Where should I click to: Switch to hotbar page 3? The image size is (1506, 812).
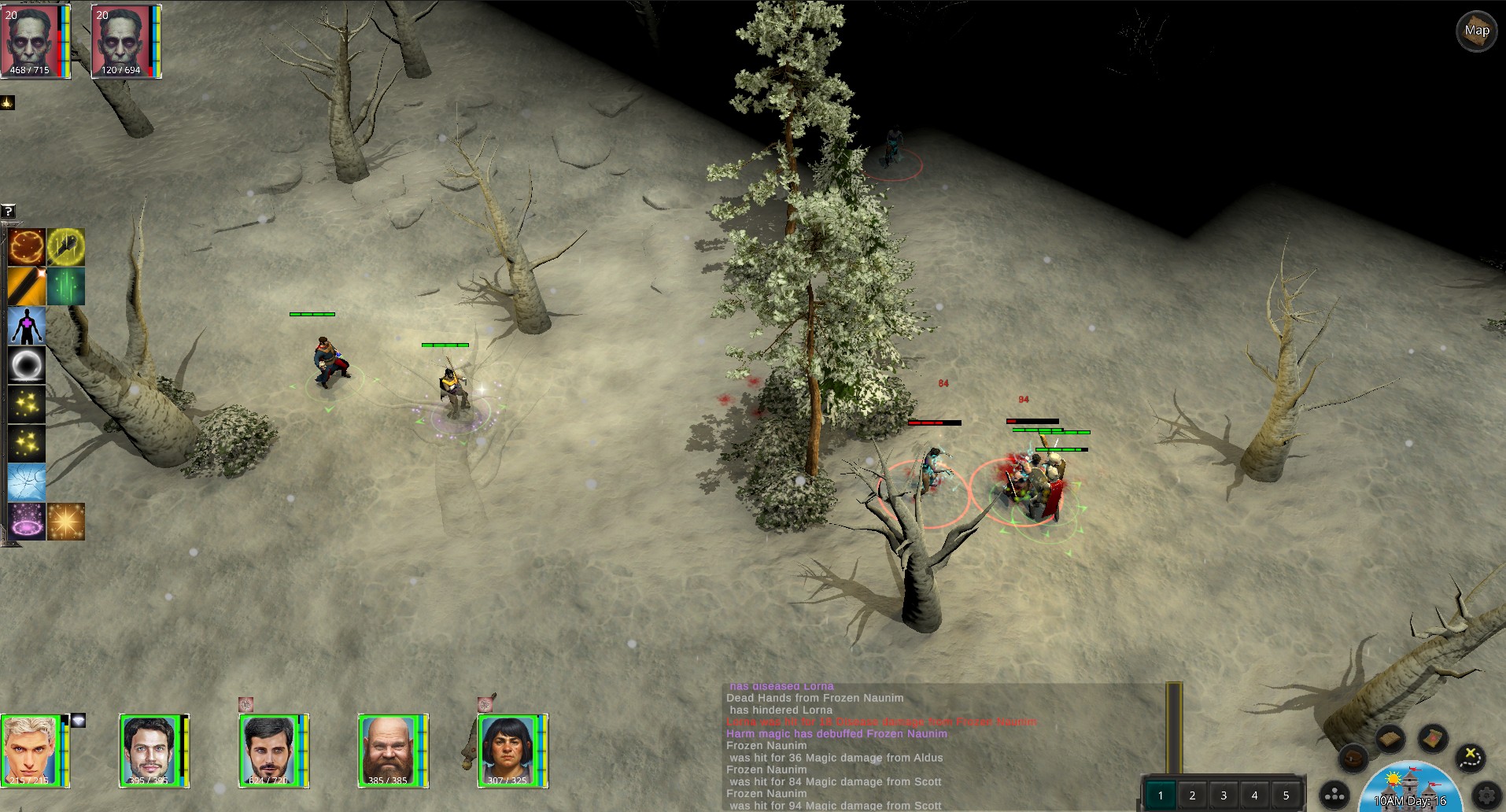1224,795
